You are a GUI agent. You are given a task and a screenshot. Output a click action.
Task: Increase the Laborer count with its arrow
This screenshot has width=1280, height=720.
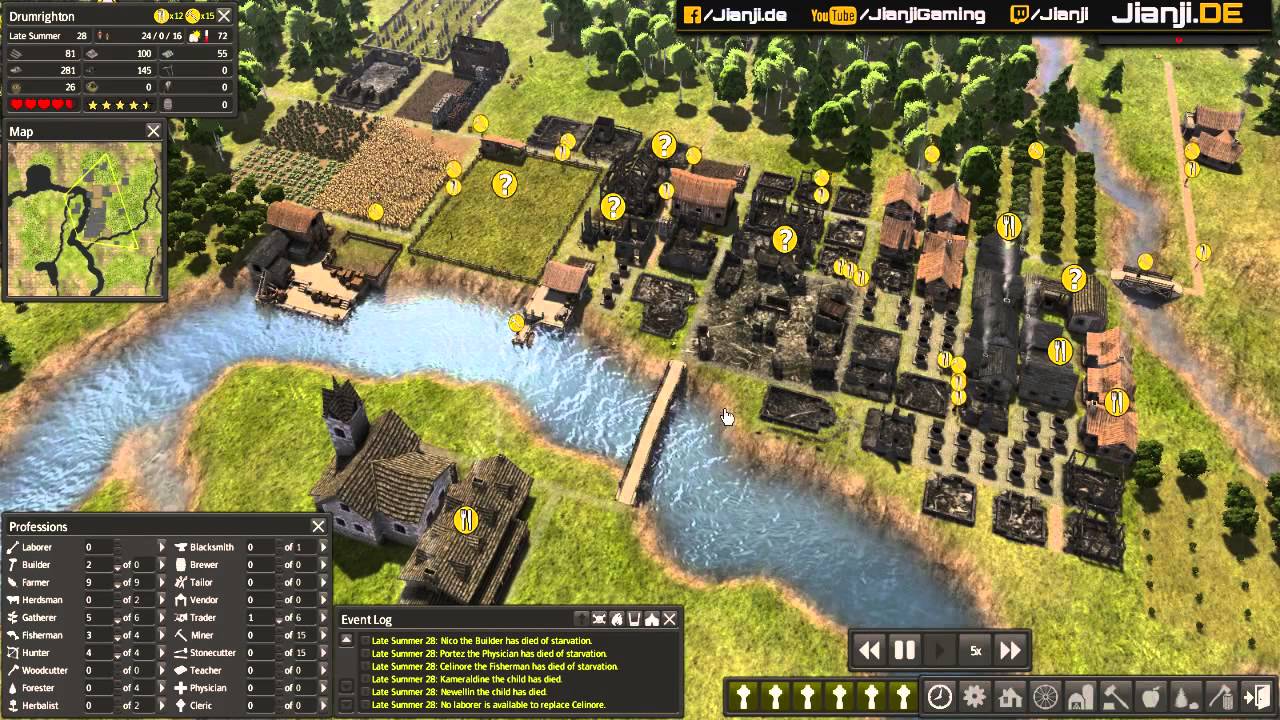(x=161, y=547)
